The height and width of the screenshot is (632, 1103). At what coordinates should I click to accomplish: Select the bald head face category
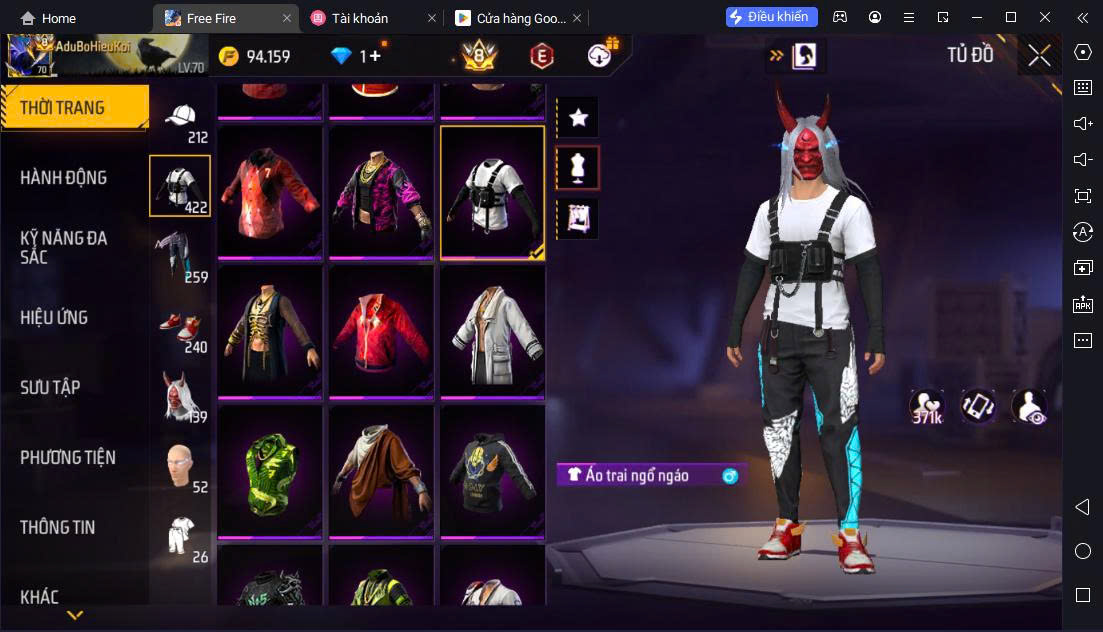181,466
